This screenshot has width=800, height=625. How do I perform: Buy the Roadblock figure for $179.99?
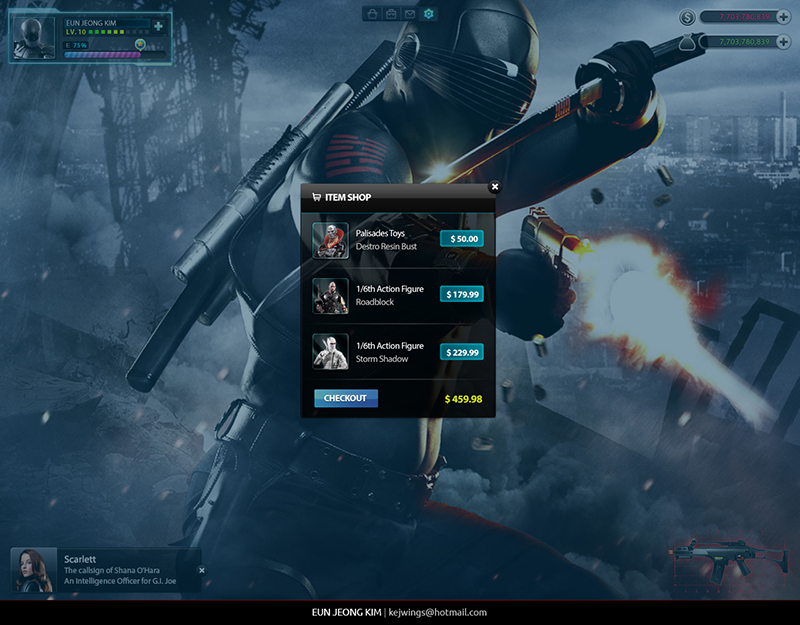462,294
